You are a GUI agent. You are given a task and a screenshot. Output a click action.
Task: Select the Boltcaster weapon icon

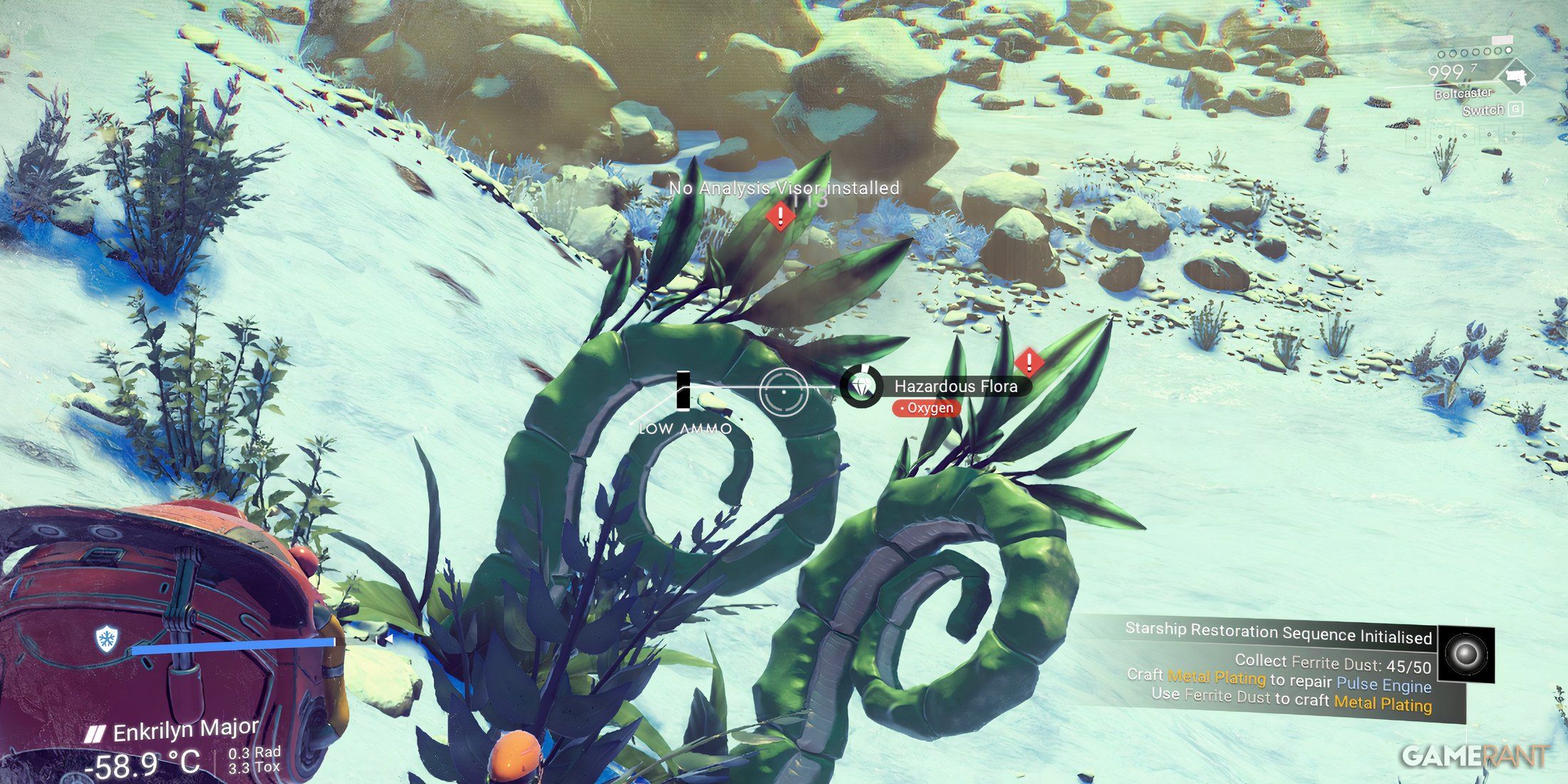[x=1516, y=76]
